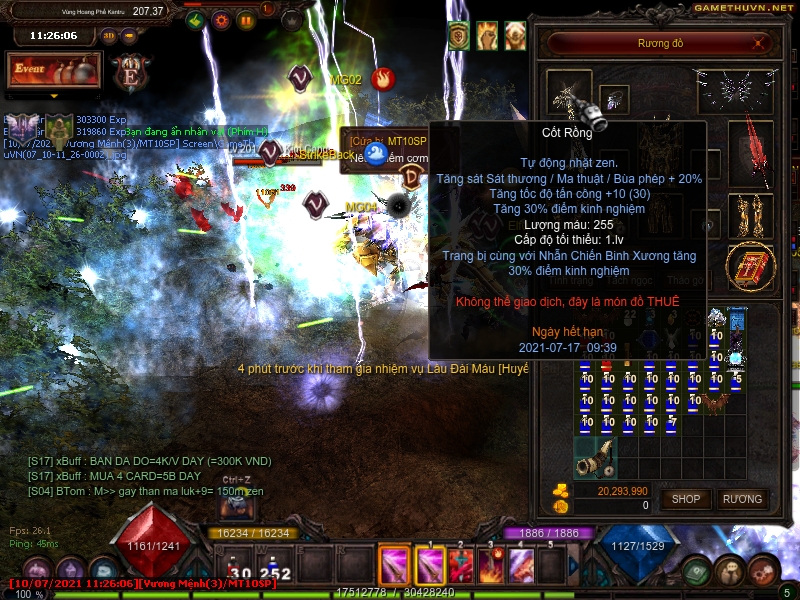Screen dimensions: 800x600
Task: Activate skill slot 1 on the hotbar
Action: coord(428,566)
